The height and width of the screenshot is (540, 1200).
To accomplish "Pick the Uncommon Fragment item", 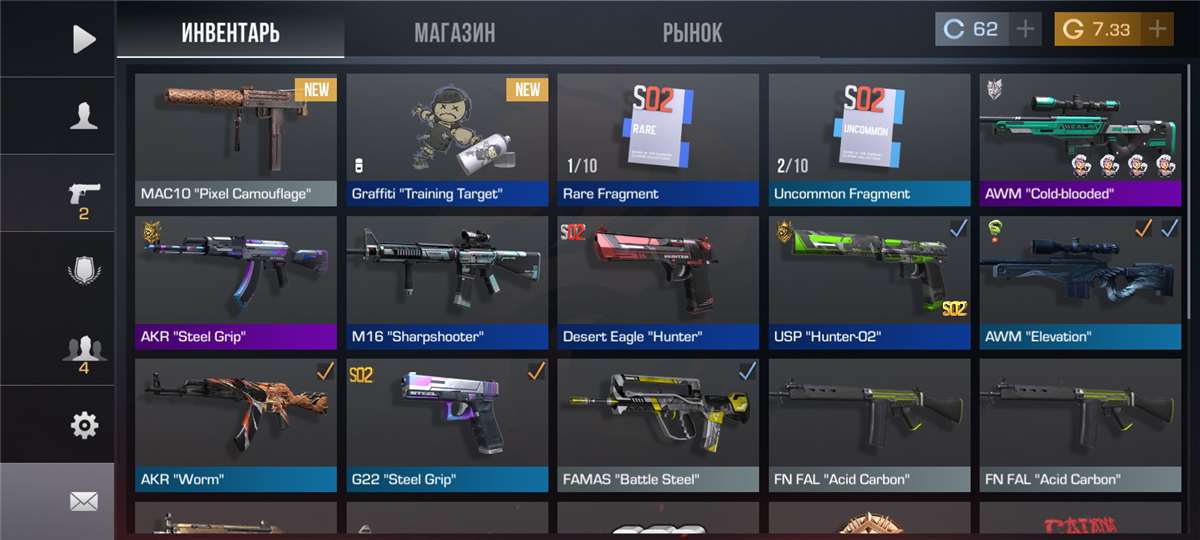I will tap(869, 139).
